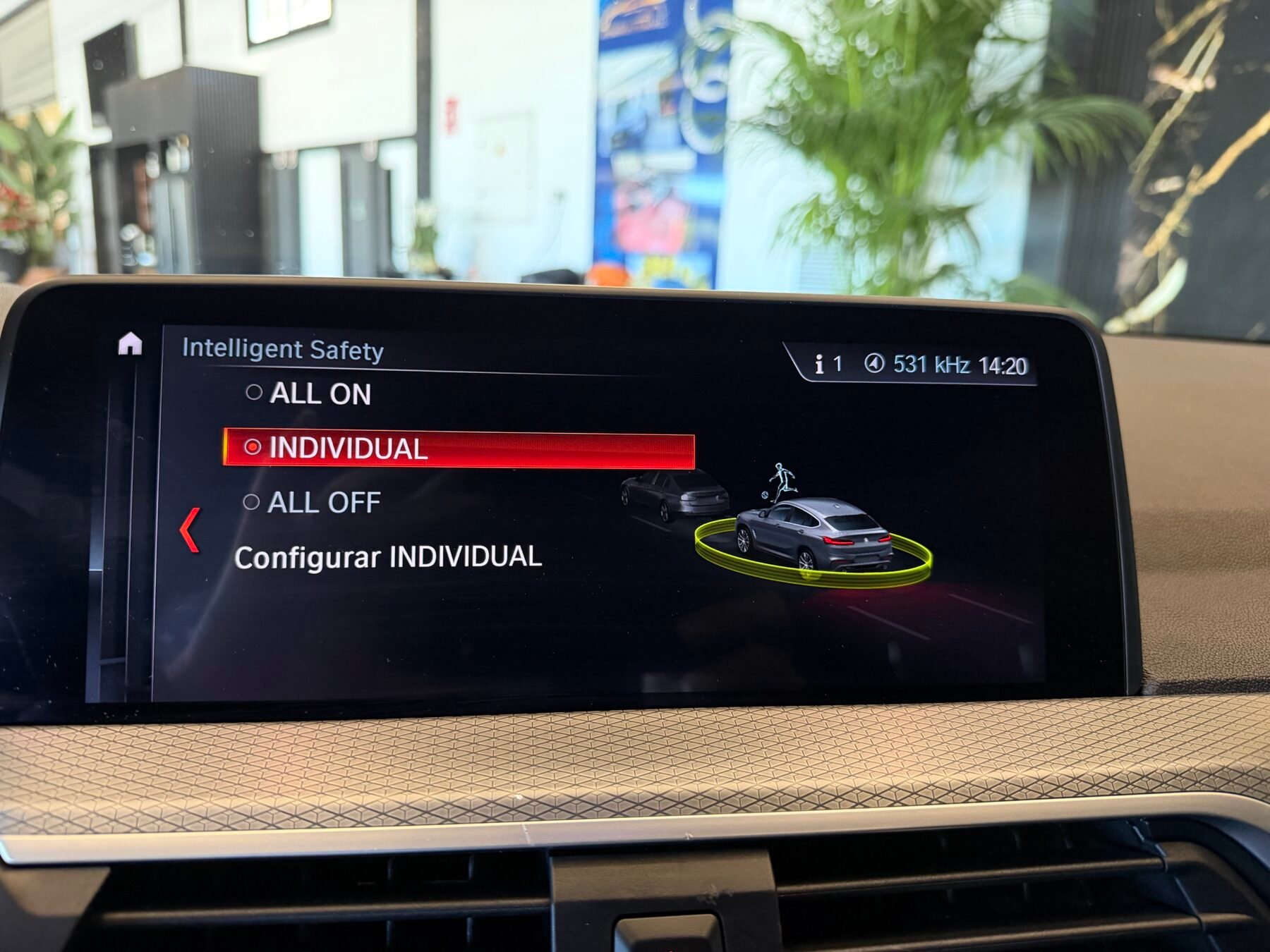Select the INDIVIDUAL radio button

click(254, 446)
